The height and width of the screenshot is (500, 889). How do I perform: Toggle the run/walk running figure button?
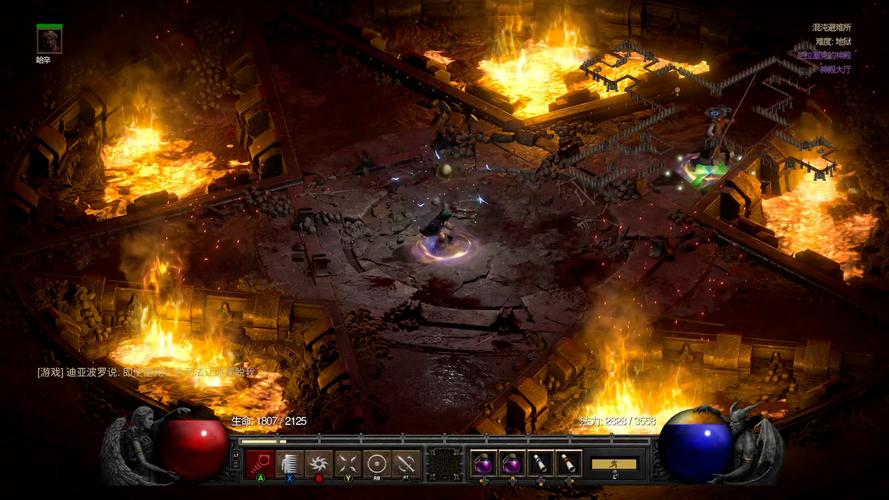pos(613,464)
